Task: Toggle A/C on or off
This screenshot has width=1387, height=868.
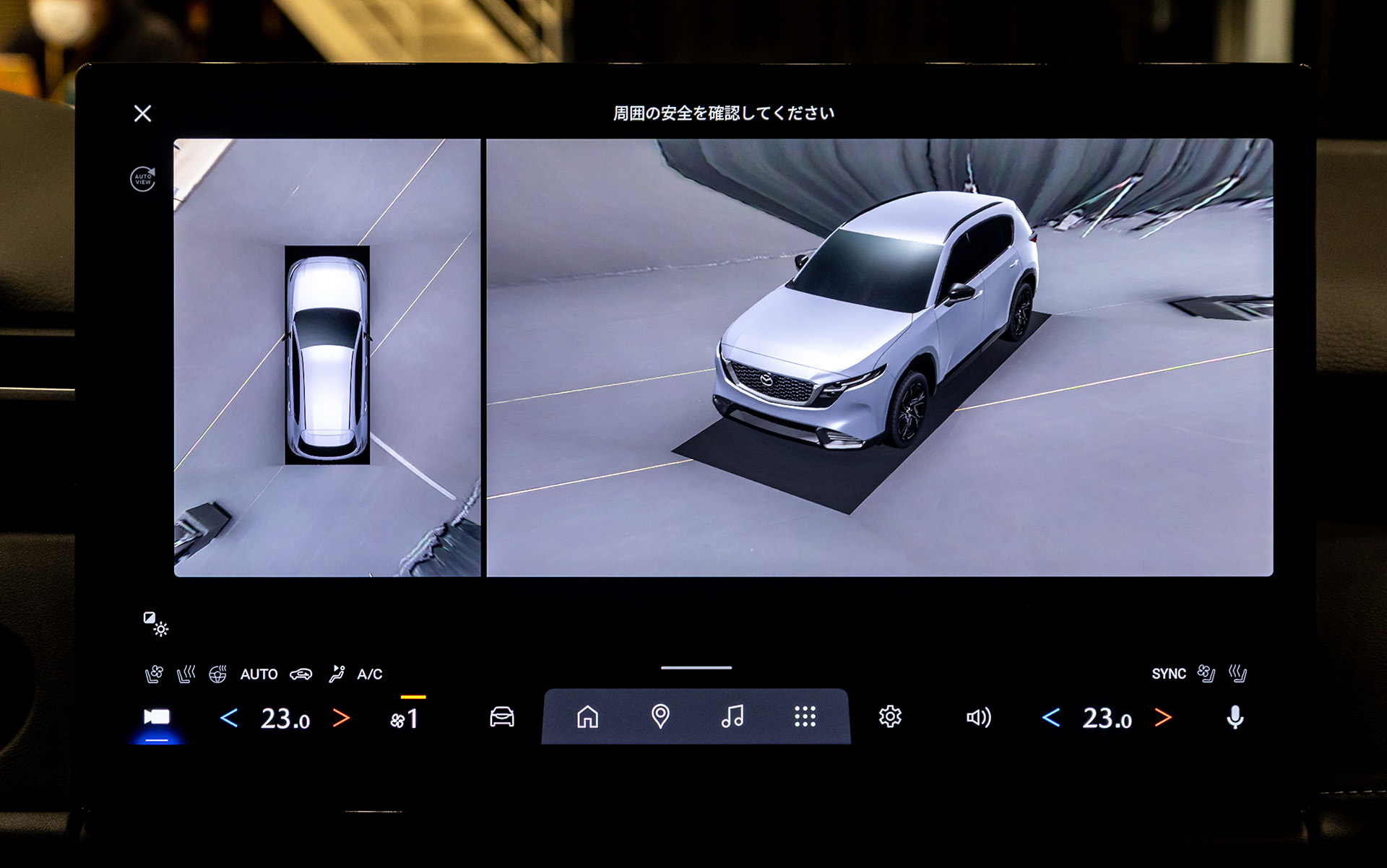Action: [370, 674]
